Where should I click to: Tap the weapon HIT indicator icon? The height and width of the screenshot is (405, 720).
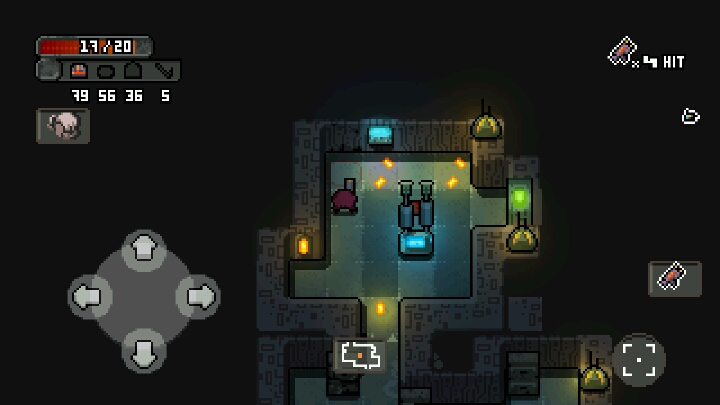coord(624,51)
